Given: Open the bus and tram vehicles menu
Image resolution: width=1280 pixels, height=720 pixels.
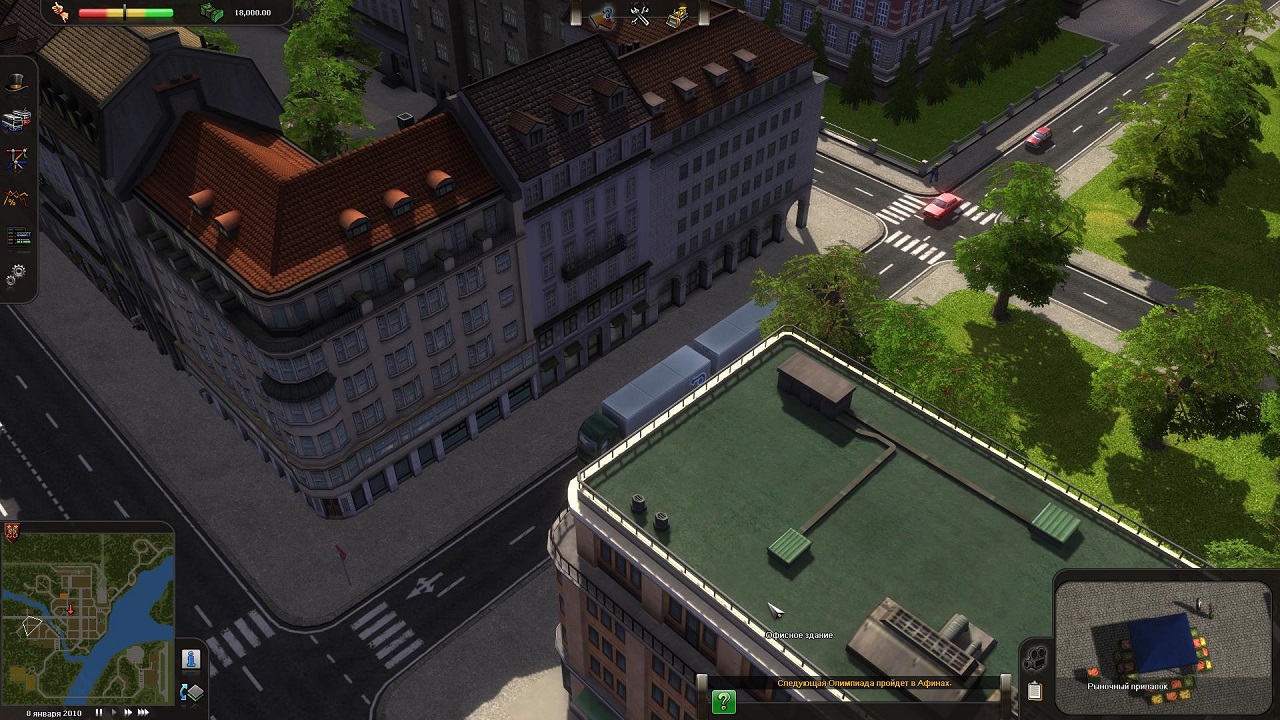Looking at the screenshot, I should (x=17, y=120).
